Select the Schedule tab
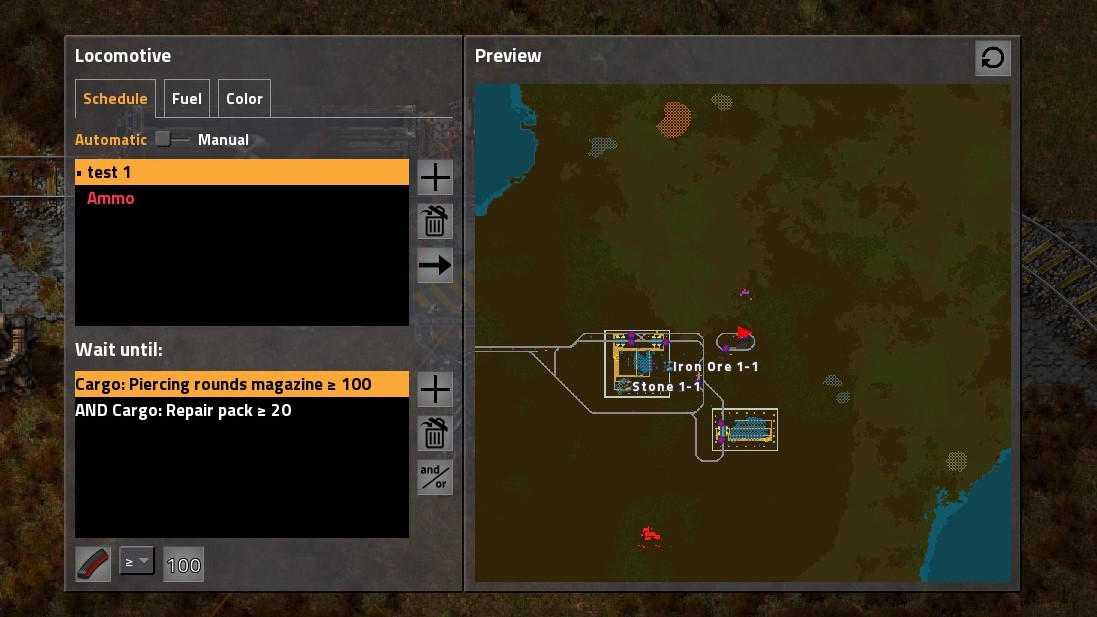Viewport: 1097px width, 617px height. coord(115,99)
